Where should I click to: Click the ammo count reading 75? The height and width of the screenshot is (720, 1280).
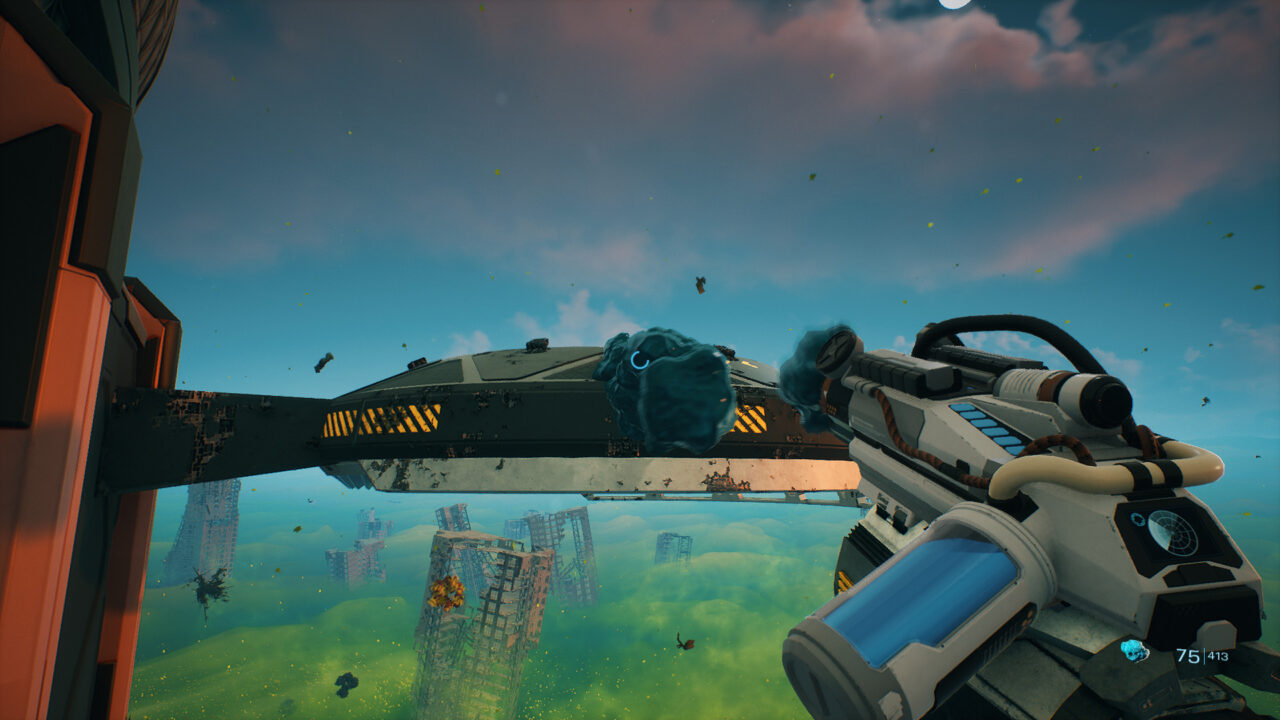(x=1188, y=656)
